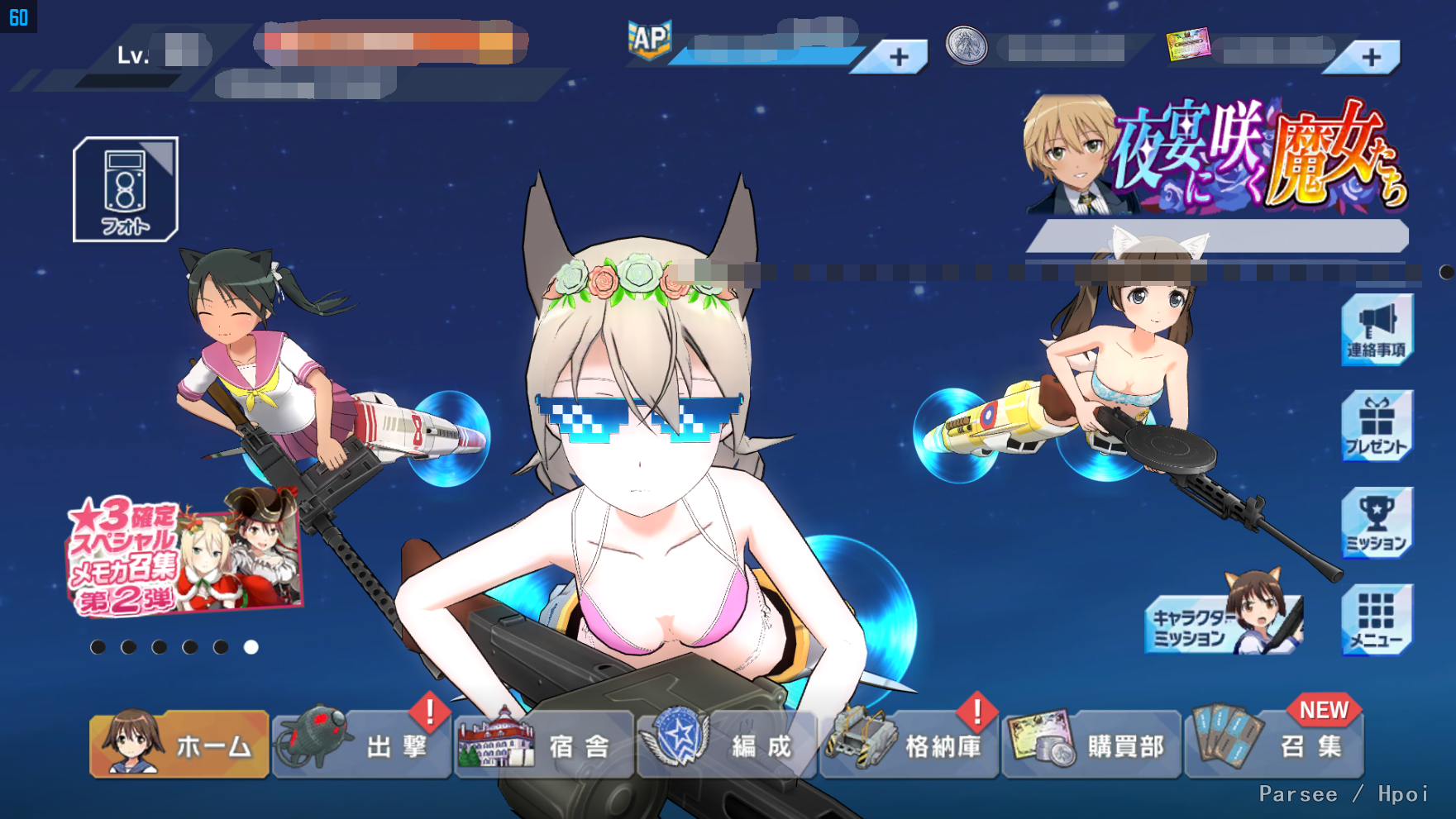This screenshot has width=1456, height=819.
Task: Open the フォト photo mode button
Action: pyautogui.click(x=126, y=189)
